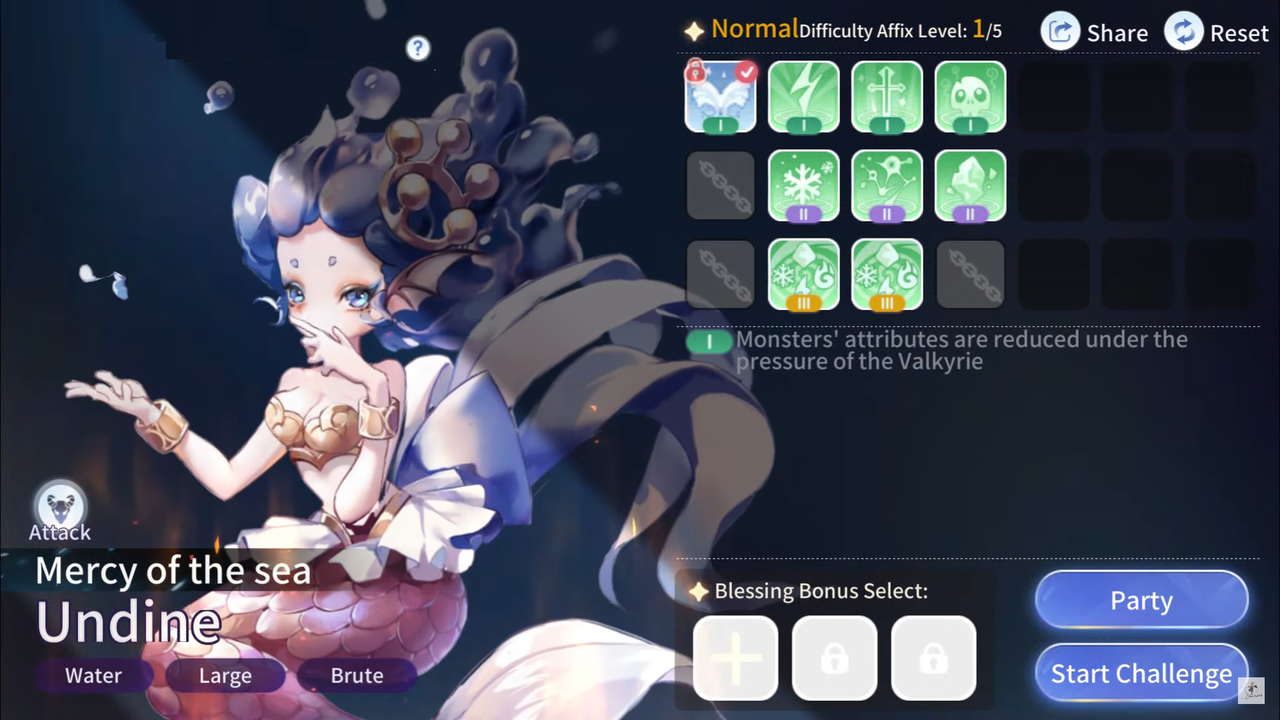Start Challenge against Undine
Viewport: 1280px width, 720px height.
(1141, 674)
